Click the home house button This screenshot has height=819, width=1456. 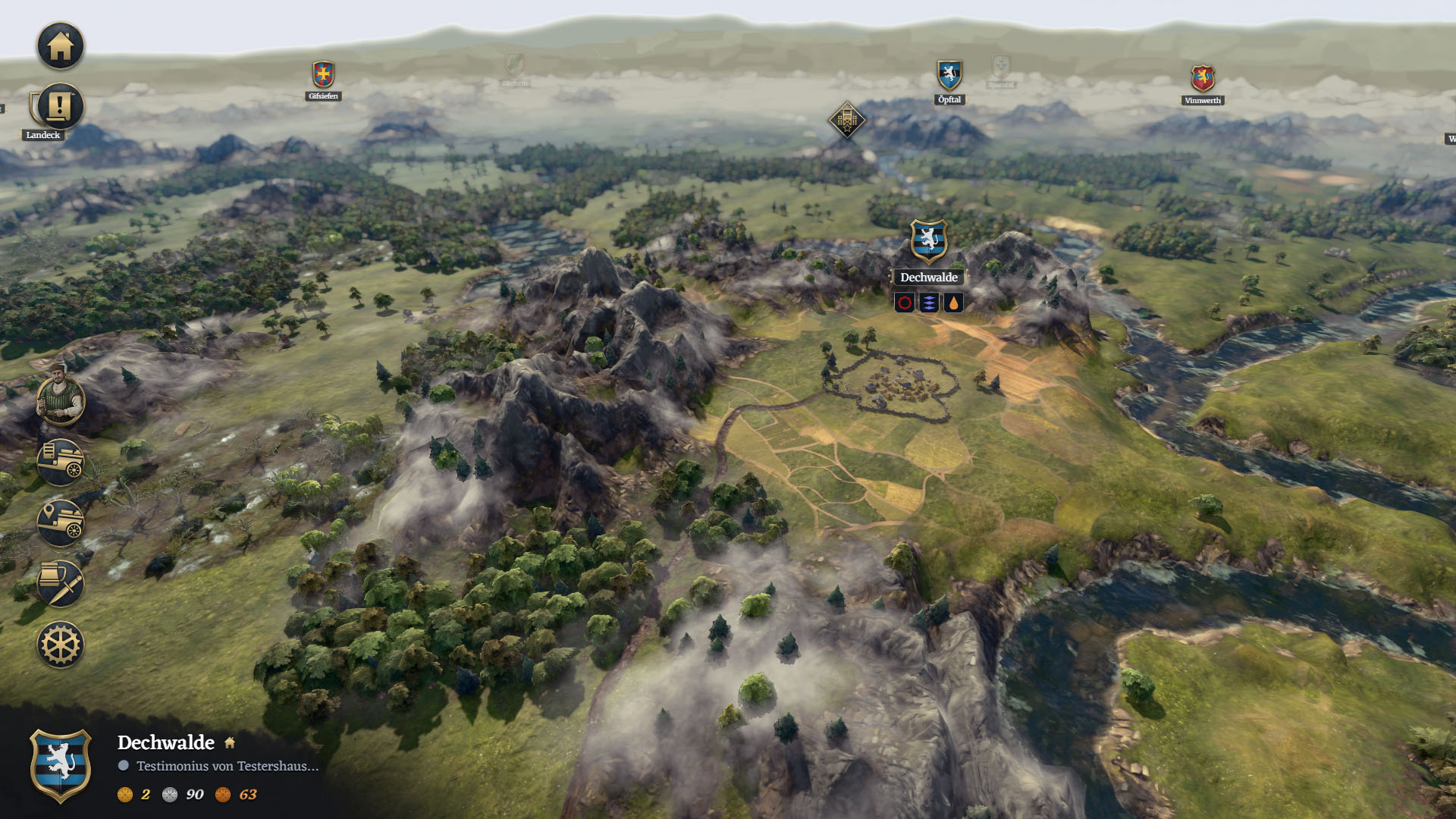tap(61, 46)
